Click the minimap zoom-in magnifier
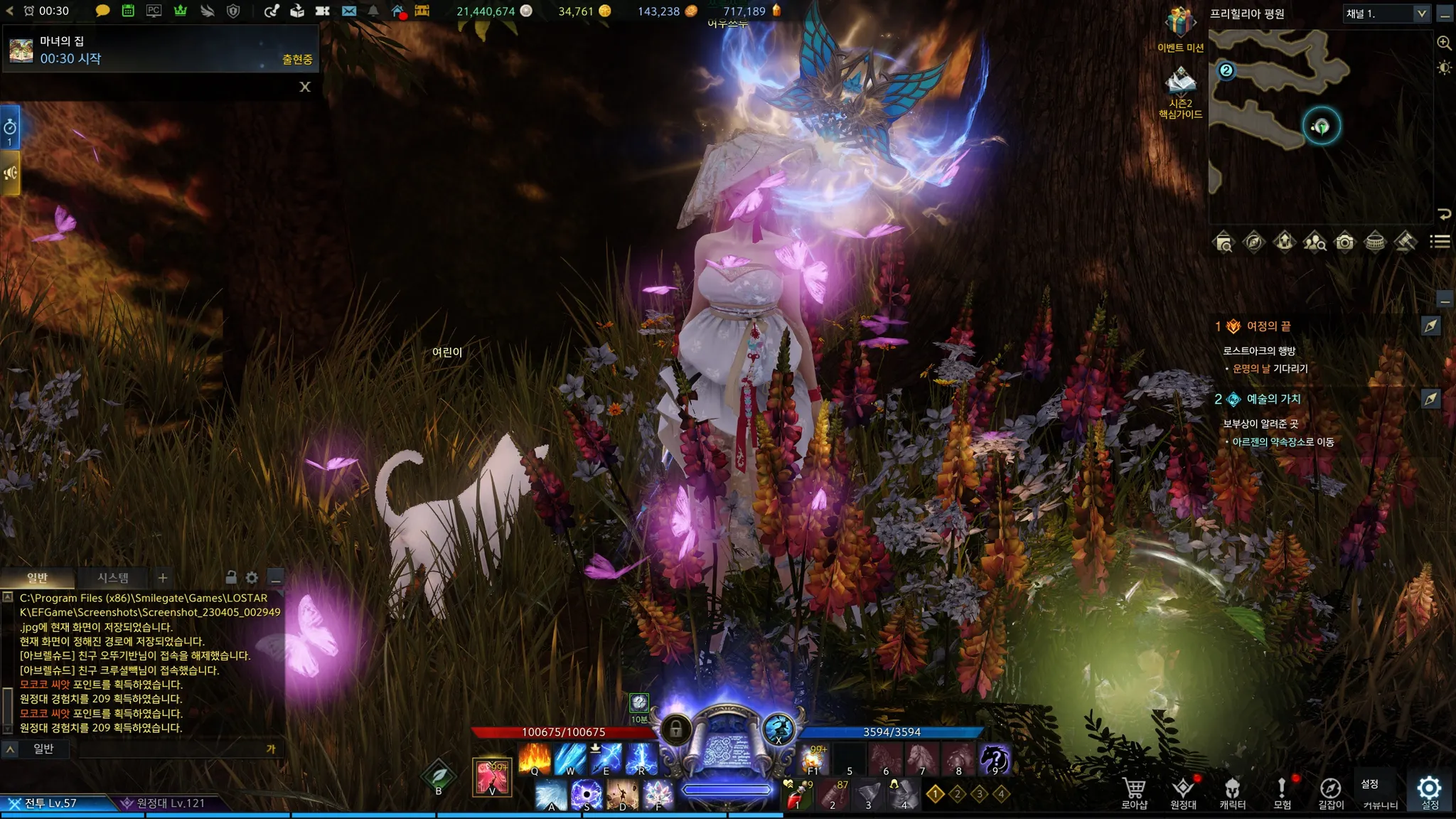The height and width of the screenshot is (819, 1456). [1444, 43]
